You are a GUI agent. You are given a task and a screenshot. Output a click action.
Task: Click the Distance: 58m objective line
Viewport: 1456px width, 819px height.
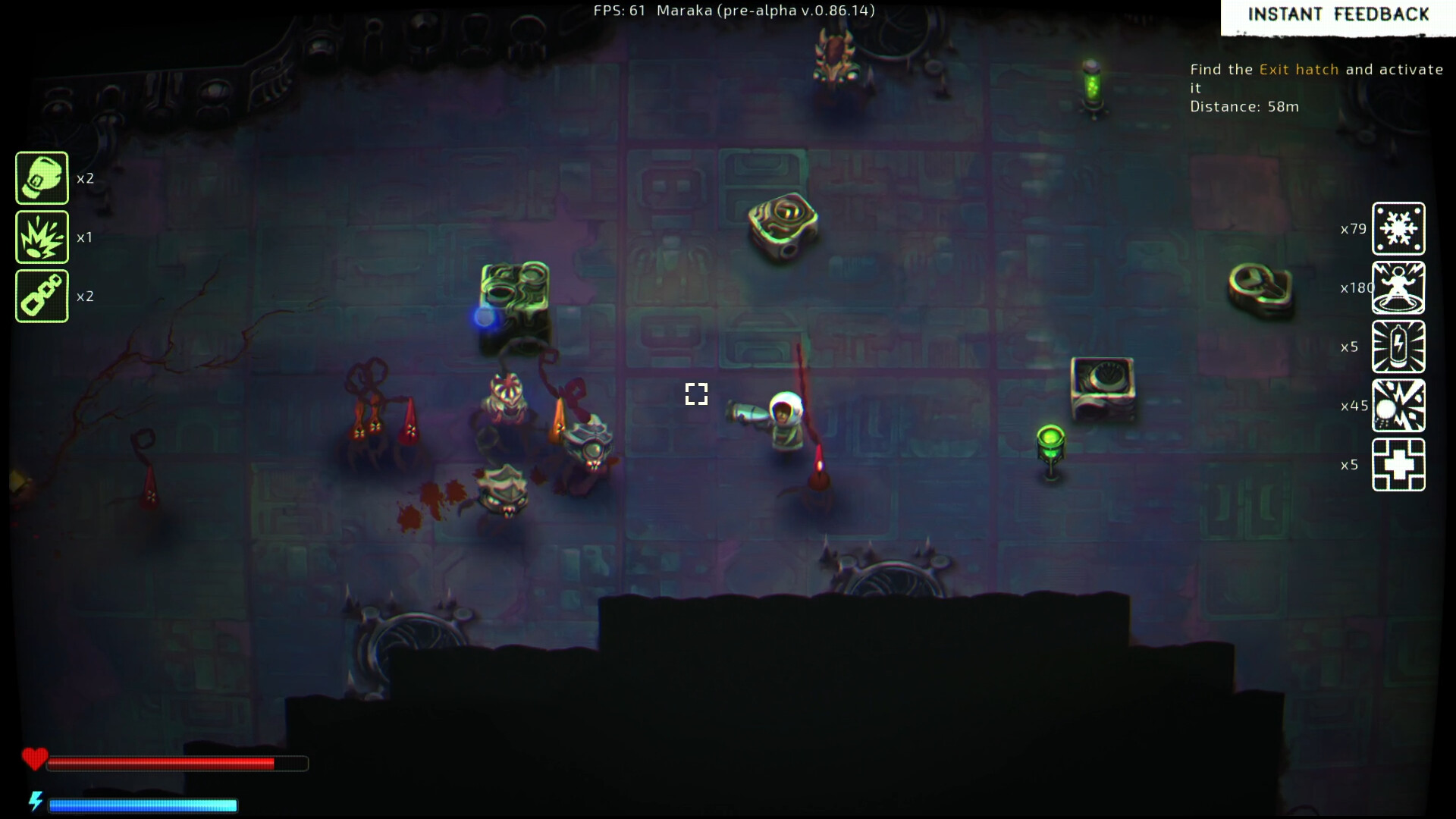[1244, 106]
